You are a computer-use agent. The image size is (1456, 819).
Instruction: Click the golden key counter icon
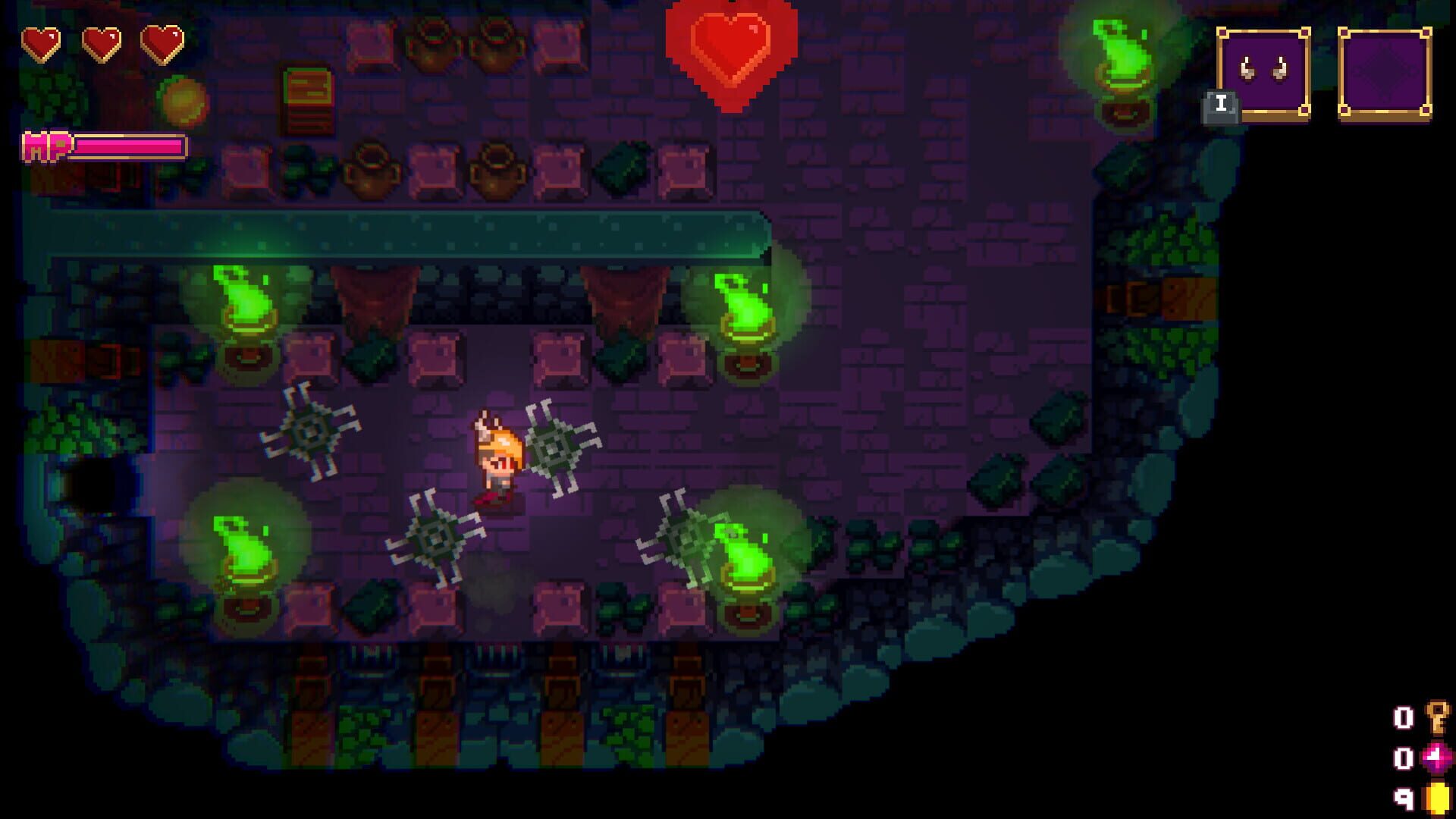[x=1437, y=717]
